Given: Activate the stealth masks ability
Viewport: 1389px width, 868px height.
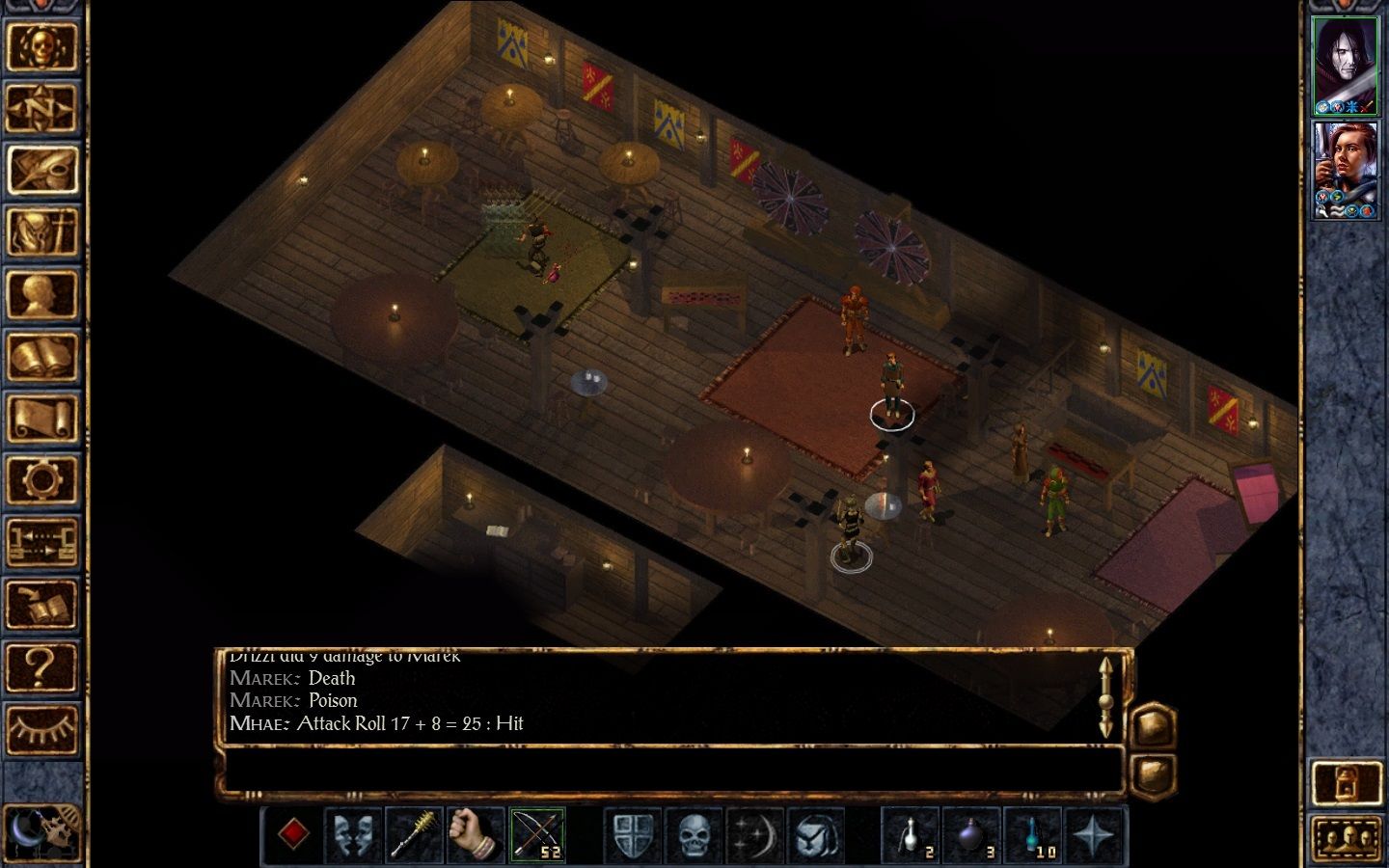Looking at the screenshot, I should tap(353, 834).
